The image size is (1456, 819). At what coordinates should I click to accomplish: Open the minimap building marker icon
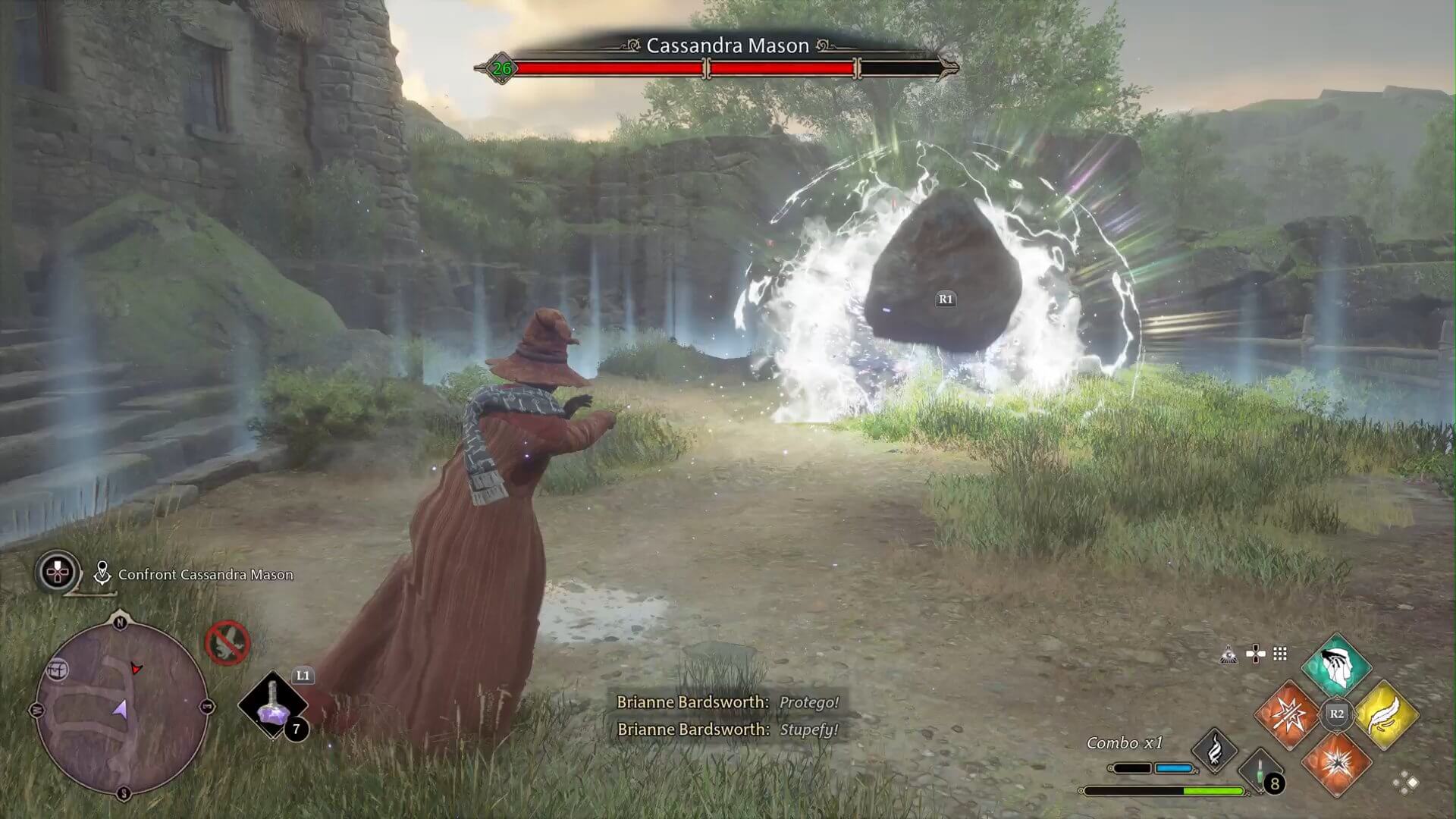pyautogui.click(x=58, y=669)
